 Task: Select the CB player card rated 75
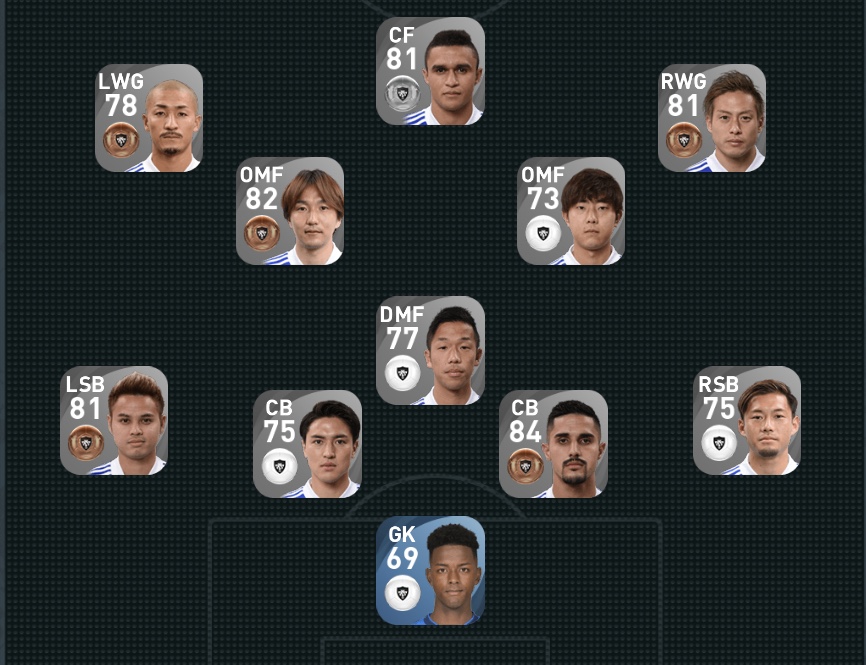pos(307,444)
